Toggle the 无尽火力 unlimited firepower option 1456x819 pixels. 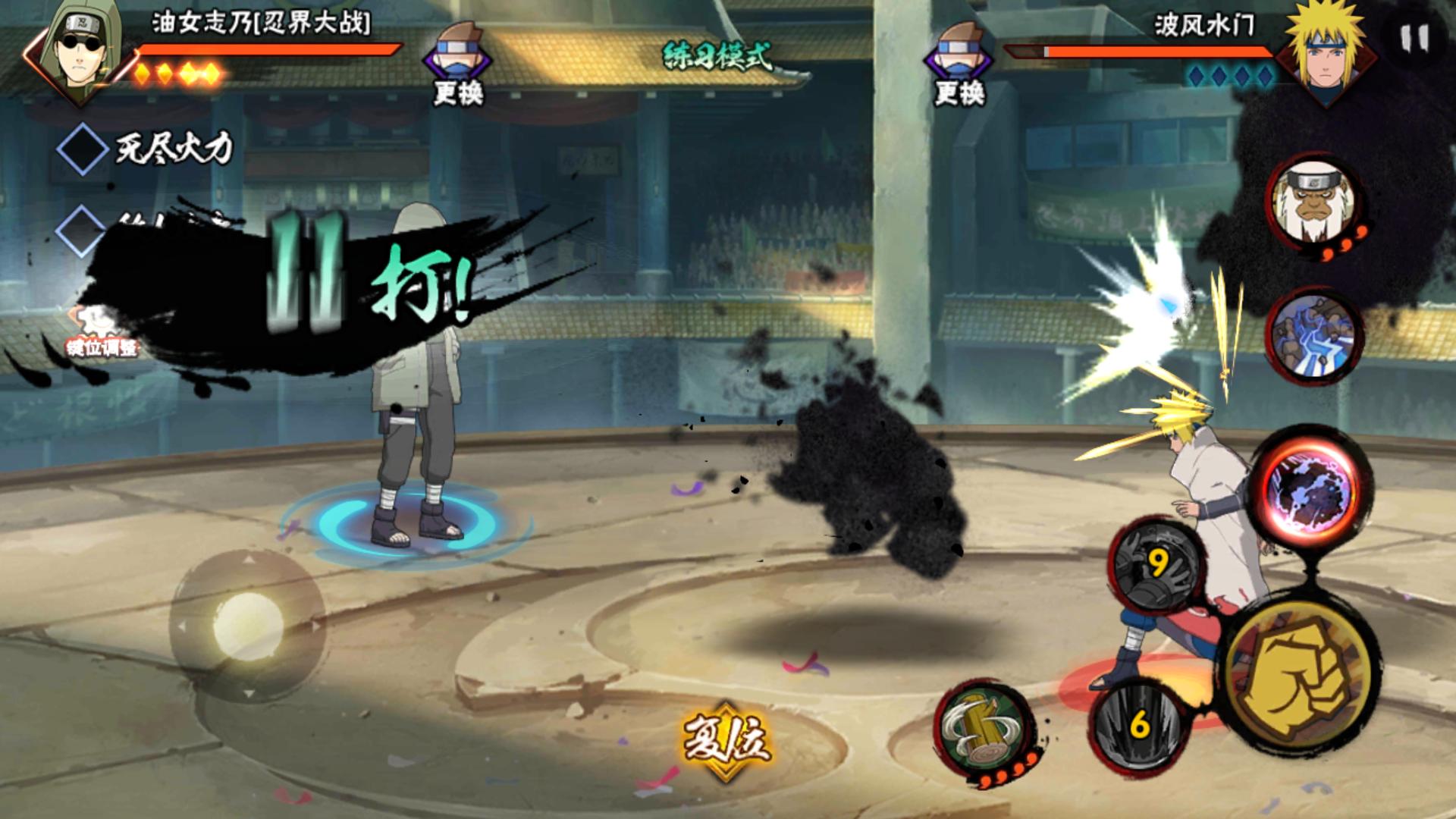coord(83,149)
